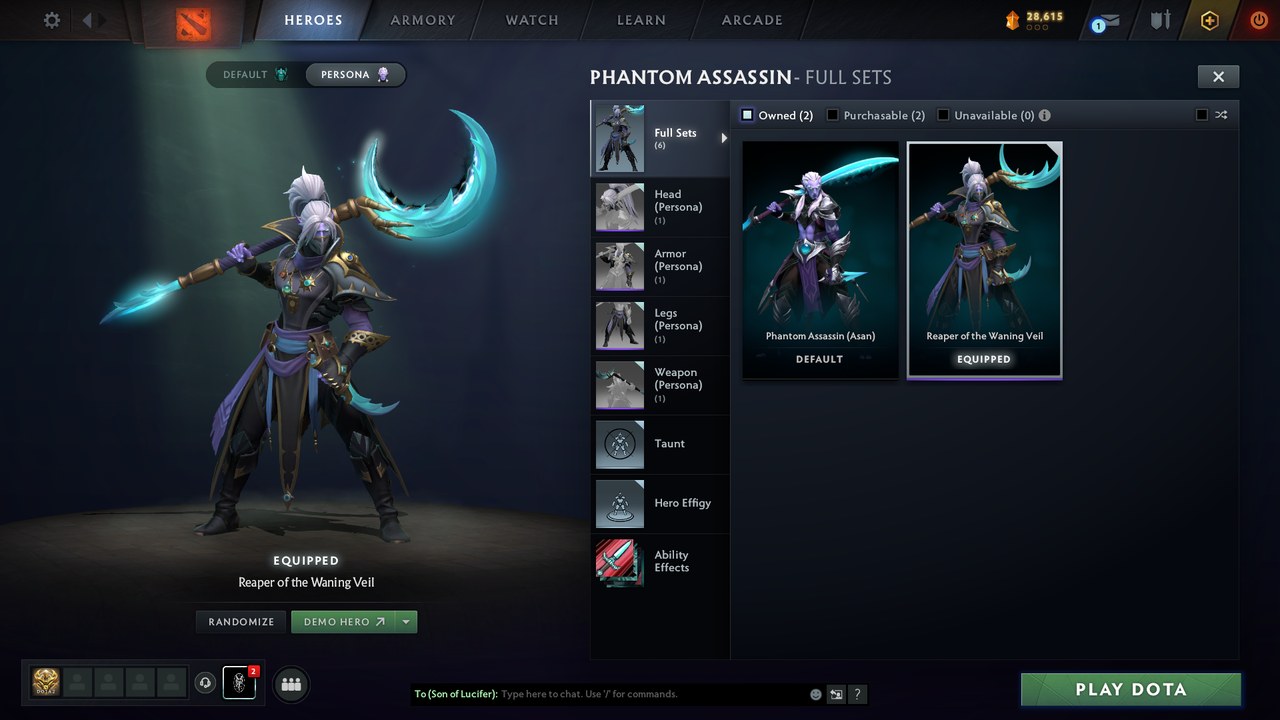Image resolution: width=1280 pixels, height=720 pixels.
Task: Click the settings gear icon
Action: click(x=50, y=19)
